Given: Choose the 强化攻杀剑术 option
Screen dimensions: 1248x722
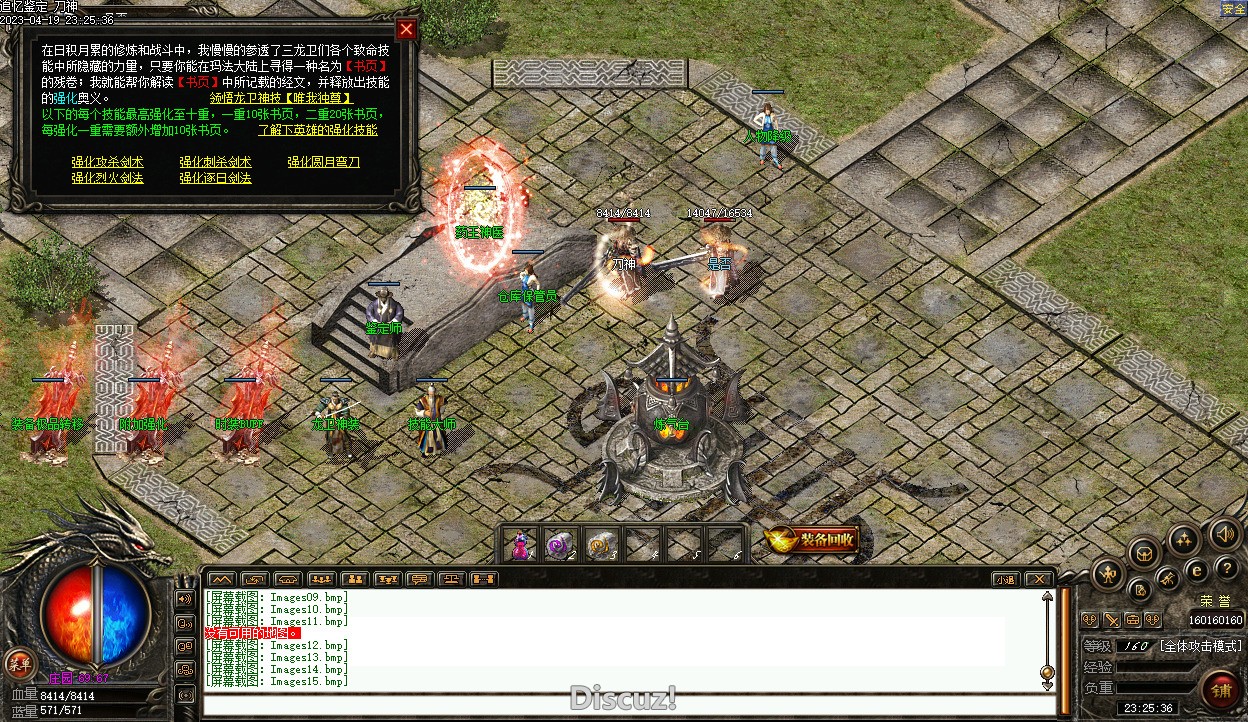Looking at the screenshot, I should coord(107,162).
